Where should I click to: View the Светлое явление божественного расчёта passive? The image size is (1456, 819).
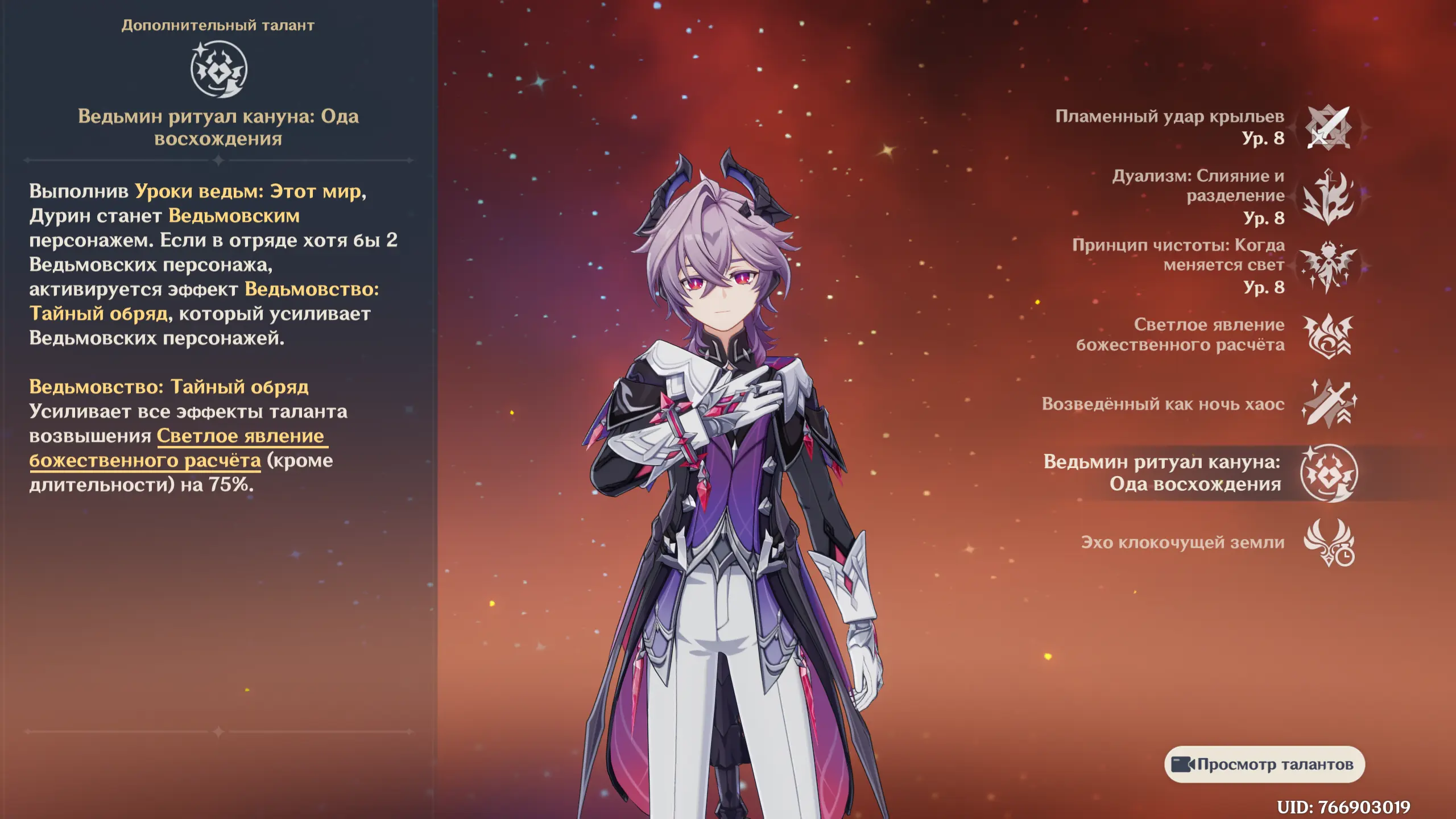(1328, 336)
